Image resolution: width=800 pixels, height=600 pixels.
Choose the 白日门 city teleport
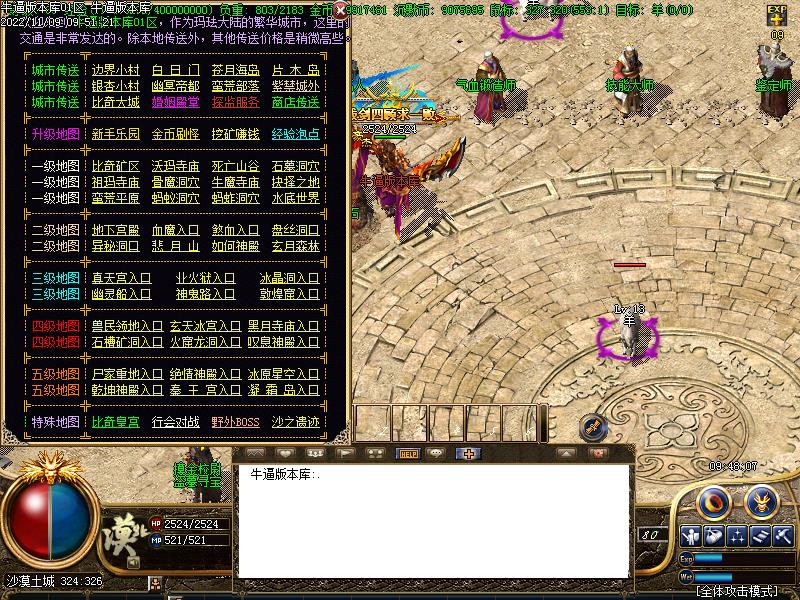pos(175,70)
